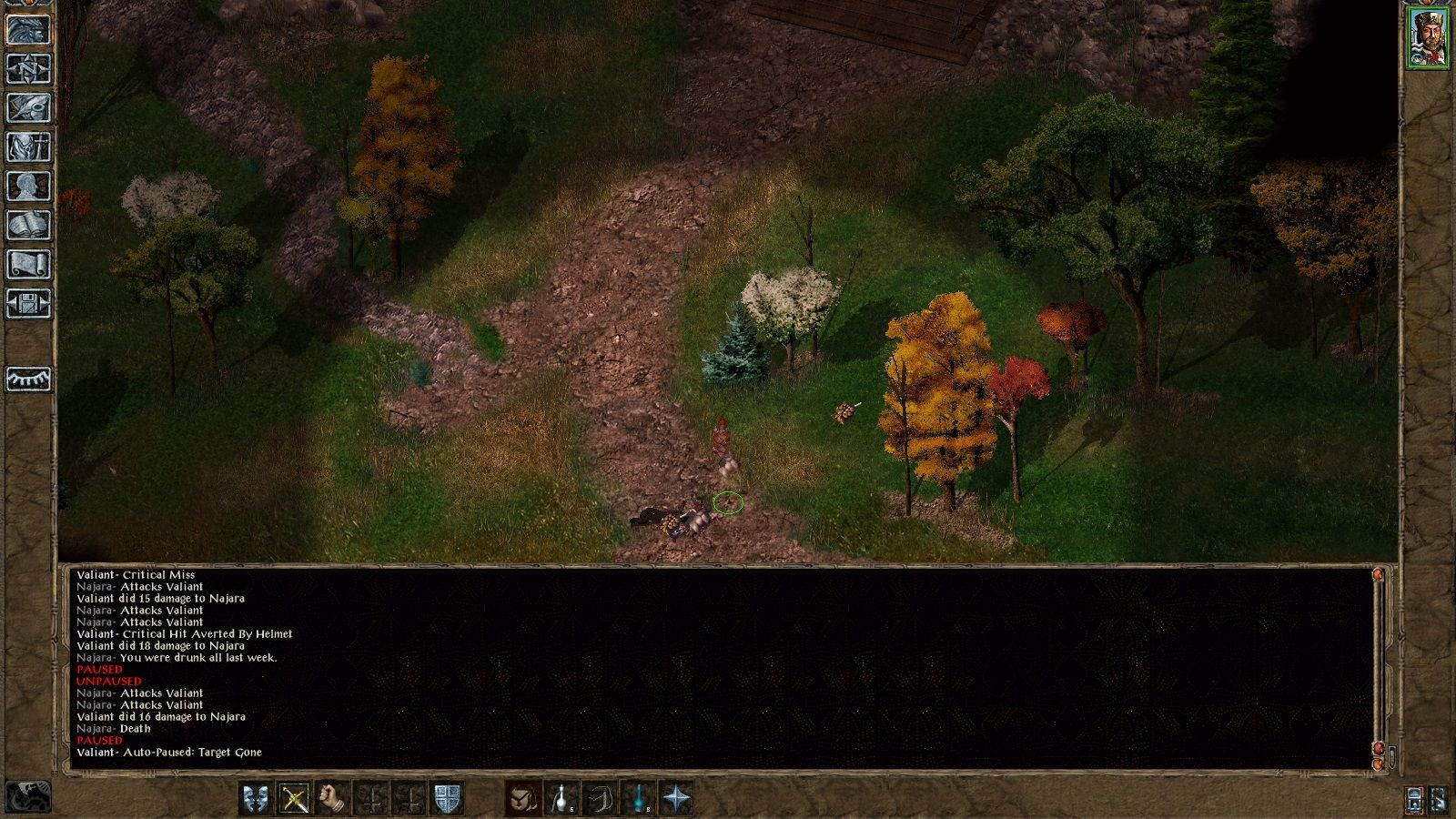Open the inventory screen from the sidebar
The height and width of the screenshot is (819, 1456).
coord(29,147)
